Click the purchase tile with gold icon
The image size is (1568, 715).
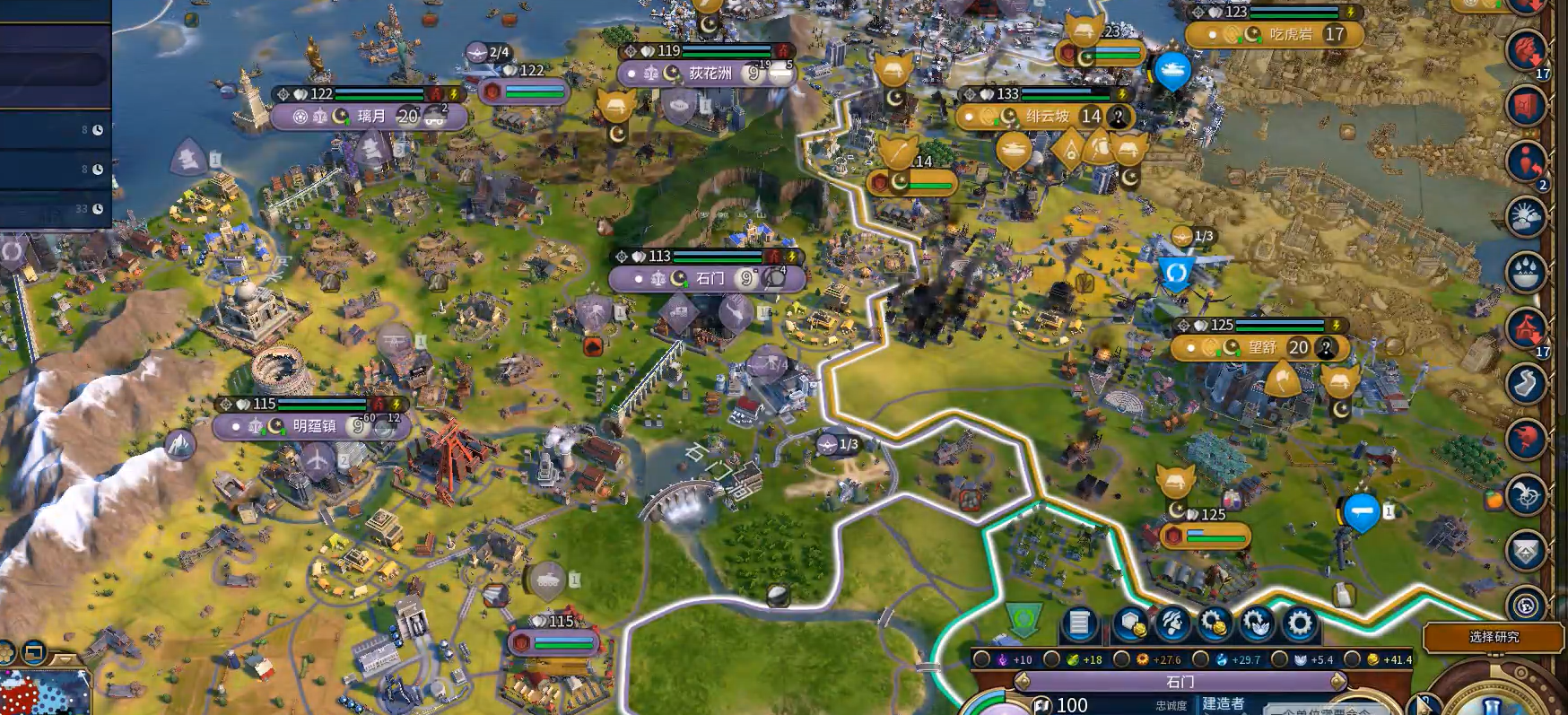(x=1130, y=623)
